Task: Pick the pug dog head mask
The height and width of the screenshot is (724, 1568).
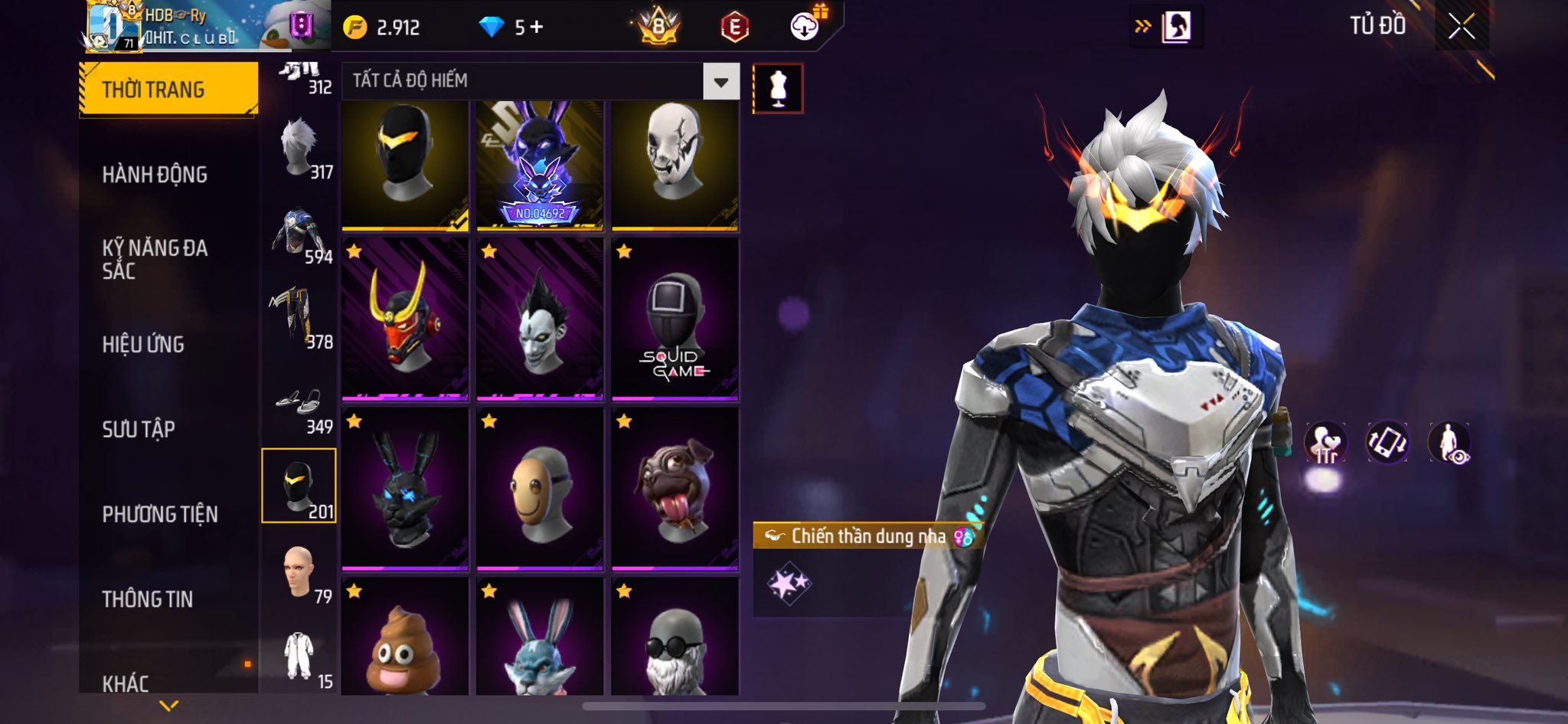Action: (675, 489)
